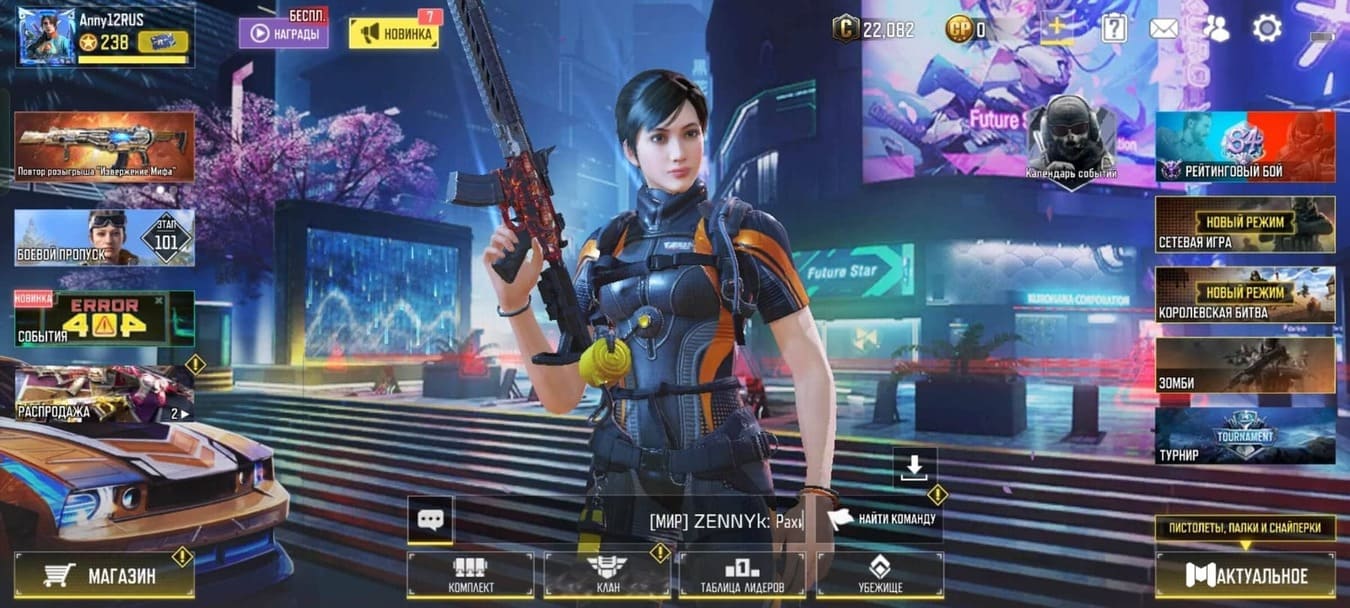Open the Anny12RUS player profile

pyautogui.click(x=104, y=36)
